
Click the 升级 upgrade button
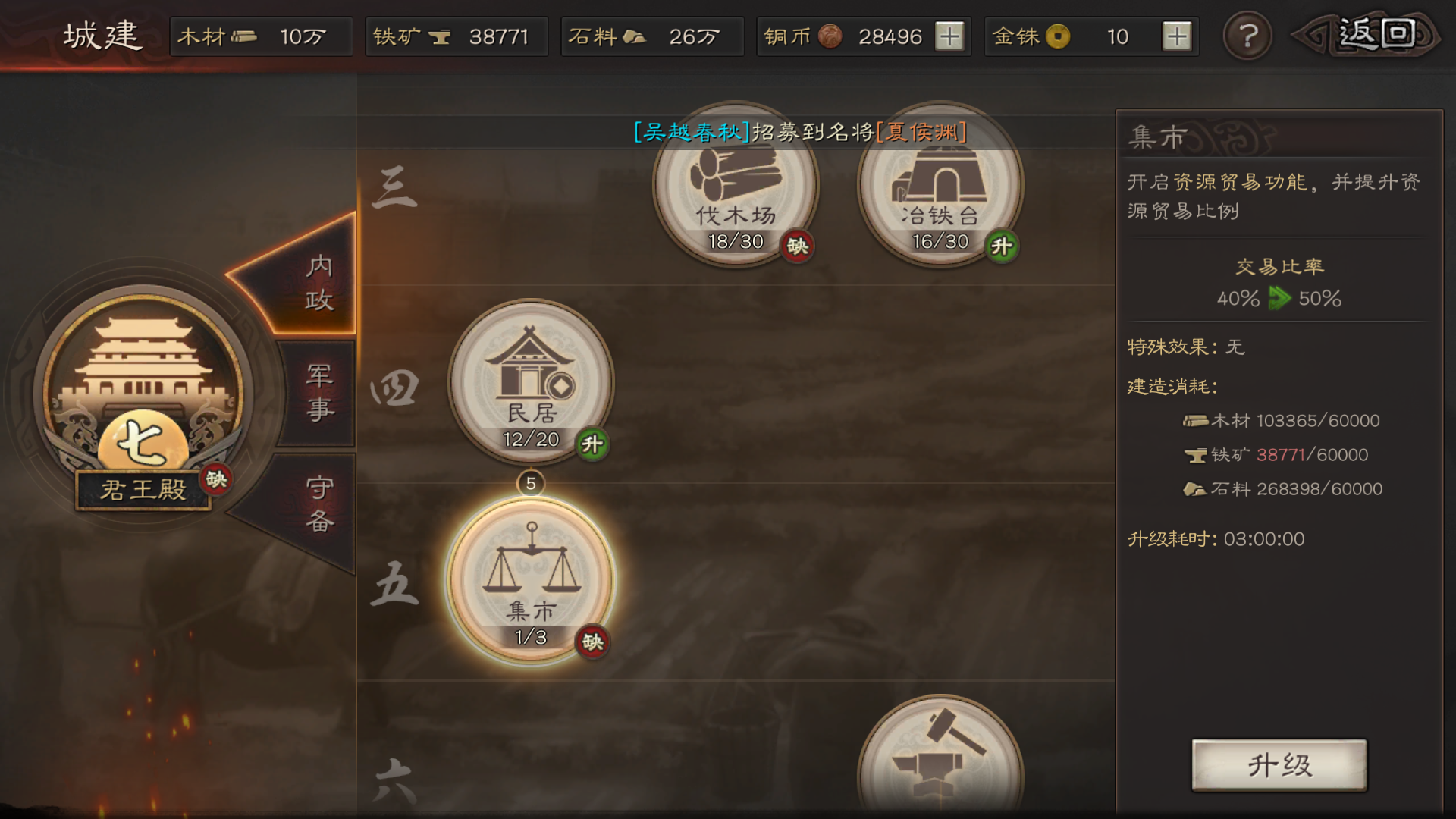1279,765
